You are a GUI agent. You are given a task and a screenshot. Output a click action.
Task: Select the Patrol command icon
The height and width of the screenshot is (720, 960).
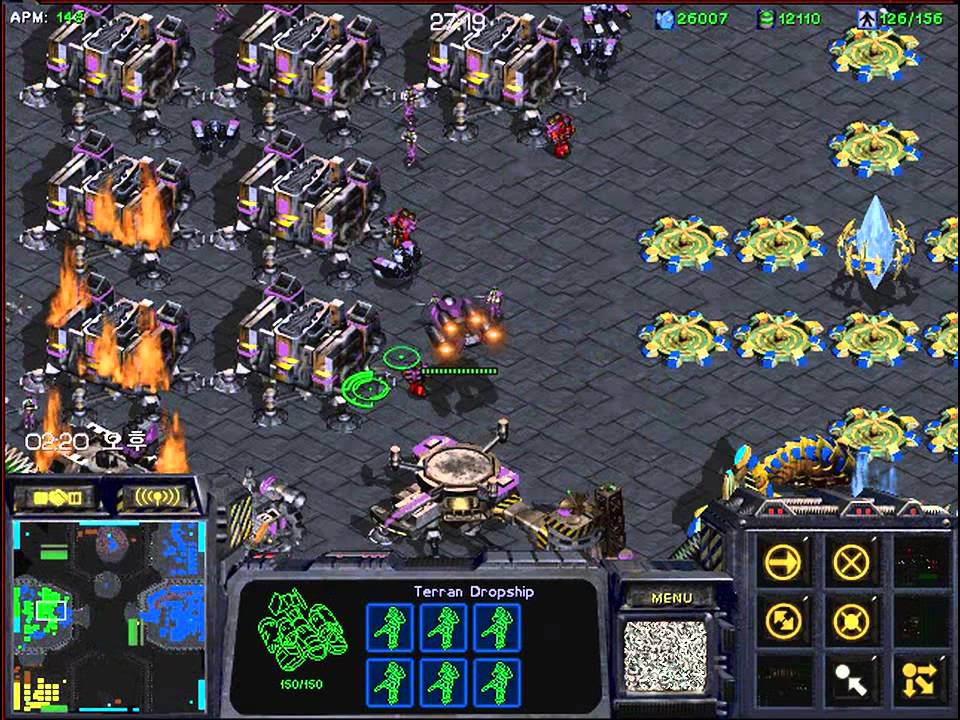[783, 622]
